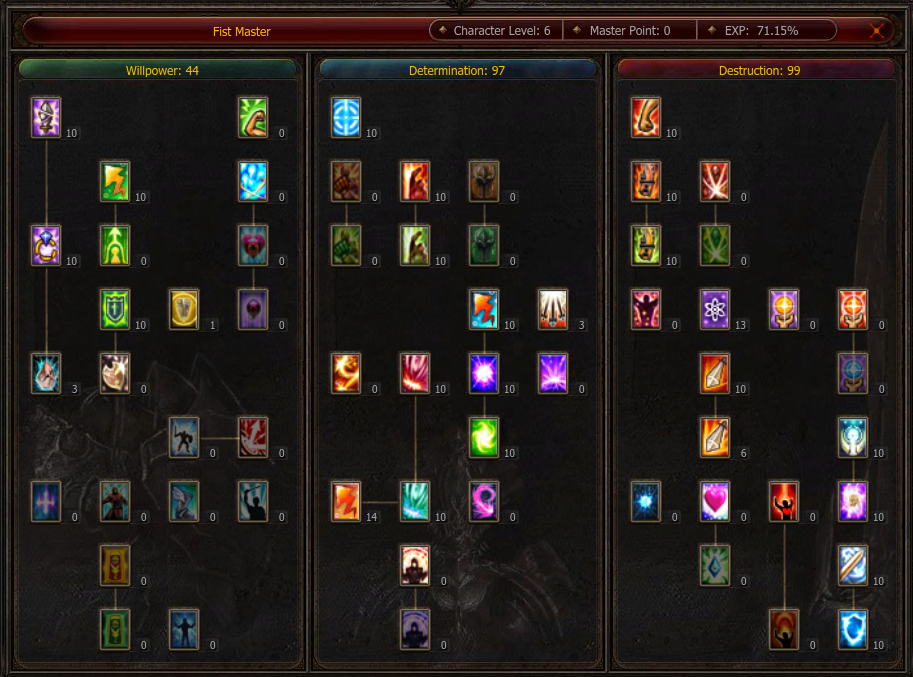Screen dimensions: 913x677
Task: Choose the pink heart skill in Destruction
Action: tap(715, 501)
